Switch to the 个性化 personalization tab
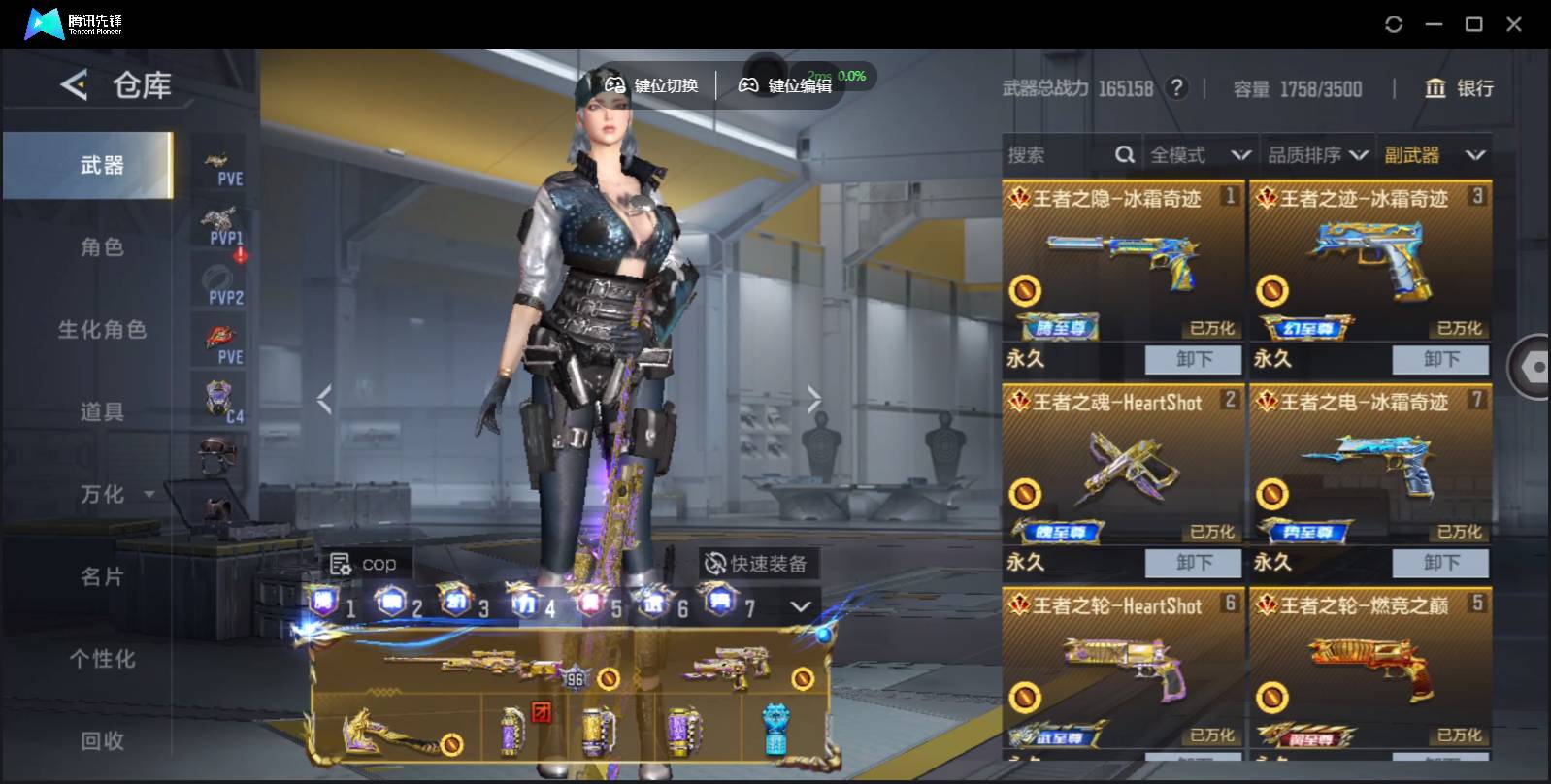1551x784 pixels. pyautogui.click(x=102, y=659)
